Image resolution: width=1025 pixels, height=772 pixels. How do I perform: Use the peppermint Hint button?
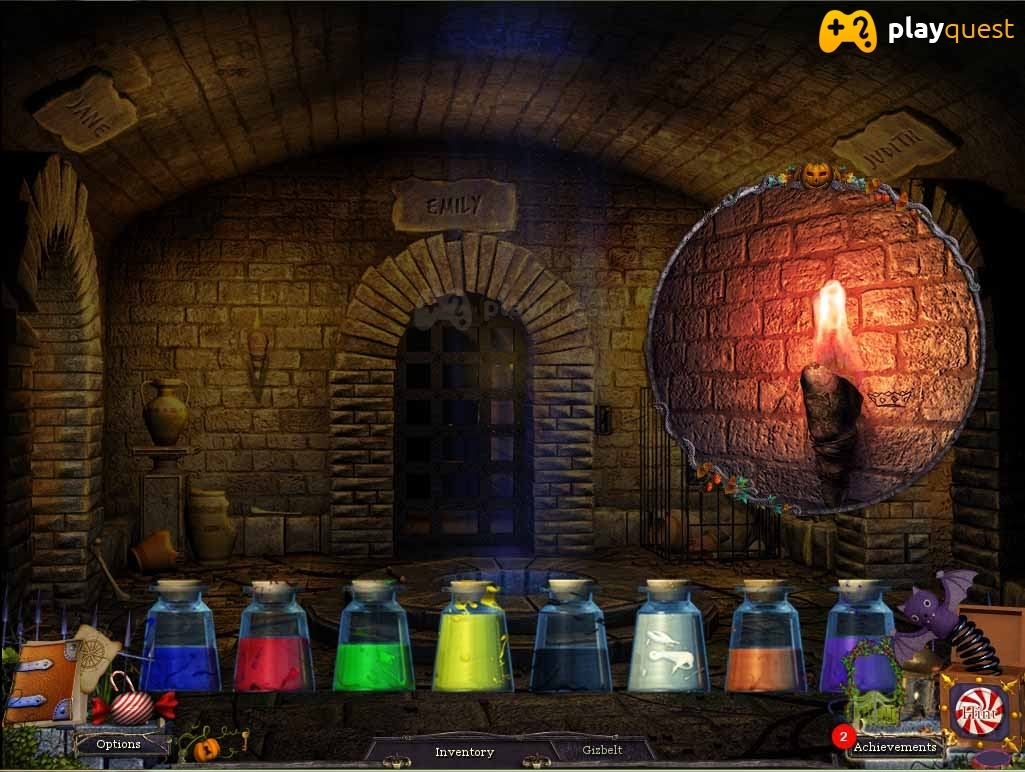tap(977, 713)
